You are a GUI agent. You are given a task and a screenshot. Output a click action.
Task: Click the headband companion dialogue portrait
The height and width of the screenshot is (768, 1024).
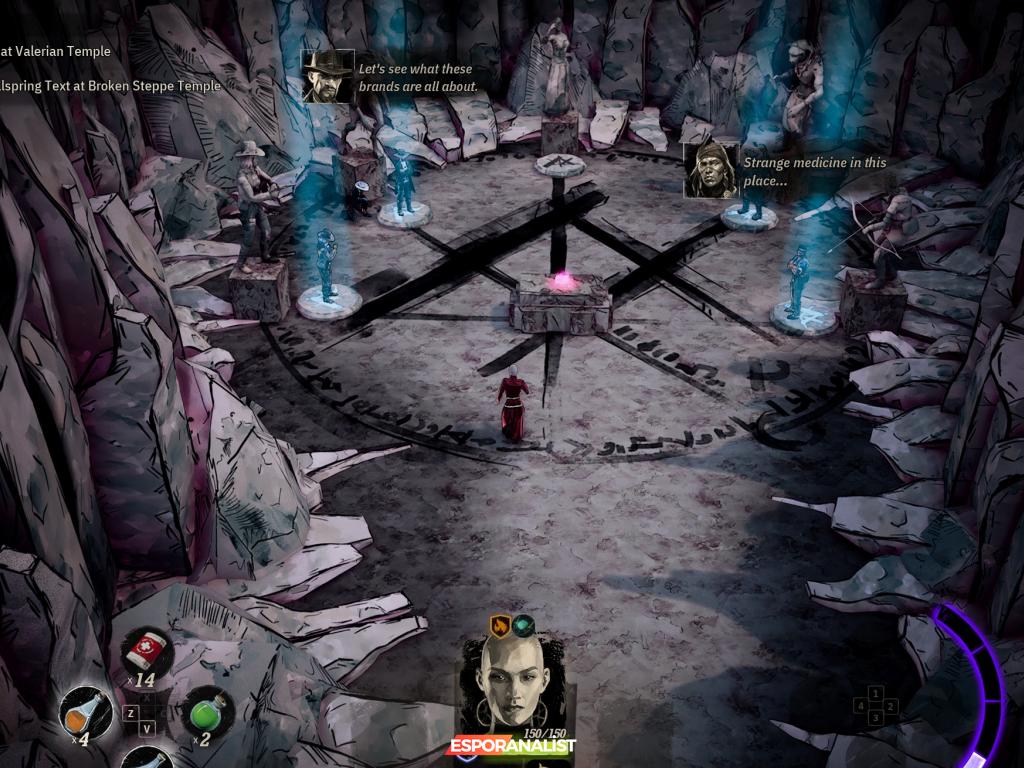711,170
